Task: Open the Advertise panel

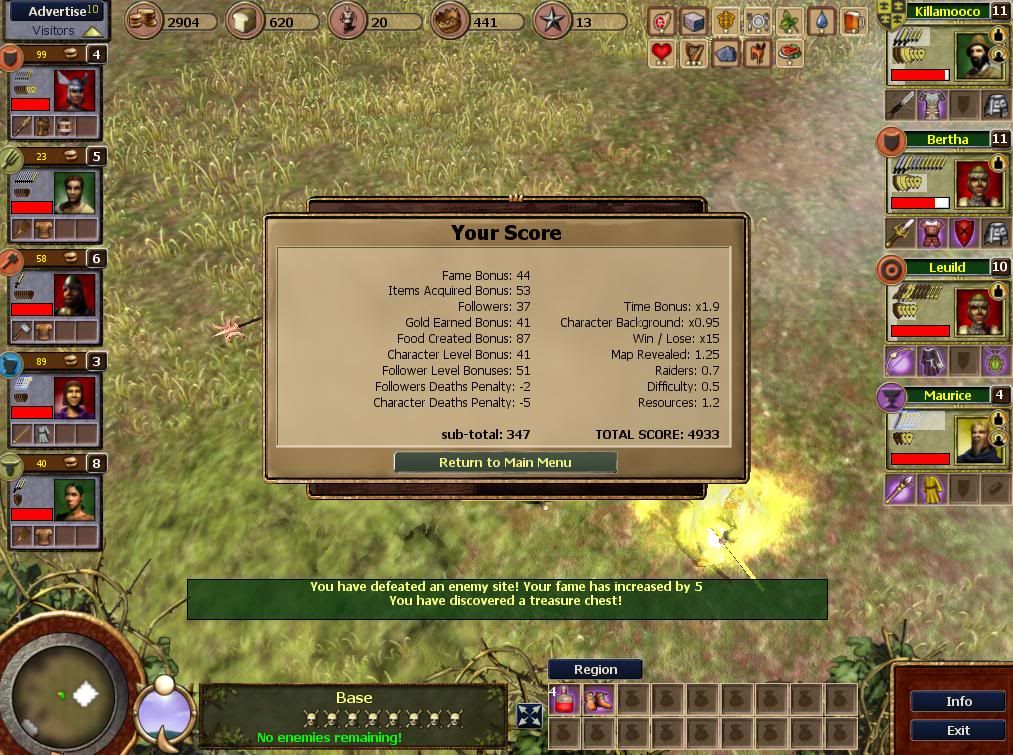Action: (x=55, y=11)
